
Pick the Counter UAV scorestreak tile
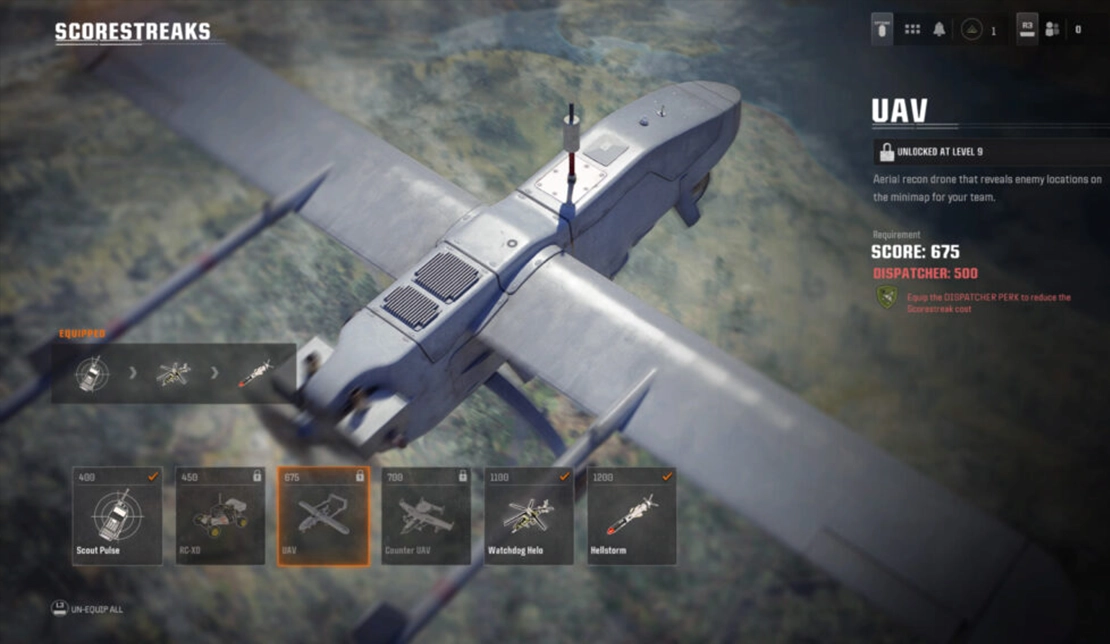426,515
